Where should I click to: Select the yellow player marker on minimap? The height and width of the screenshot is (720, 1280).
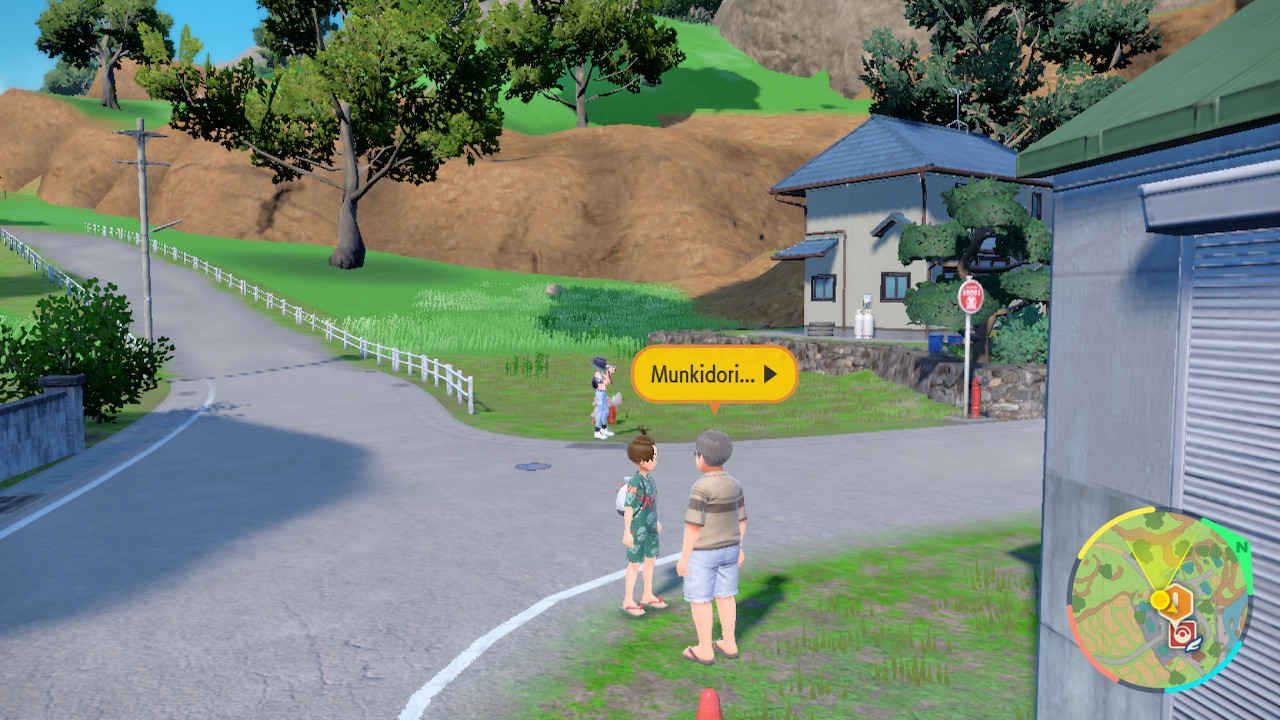(x=1159, y=599)
